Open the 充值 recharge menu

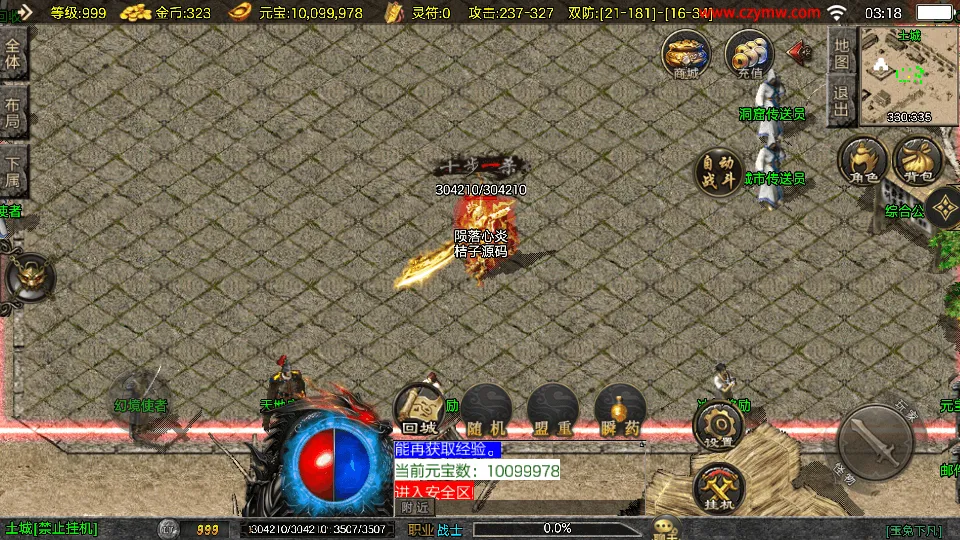[749, 54]
